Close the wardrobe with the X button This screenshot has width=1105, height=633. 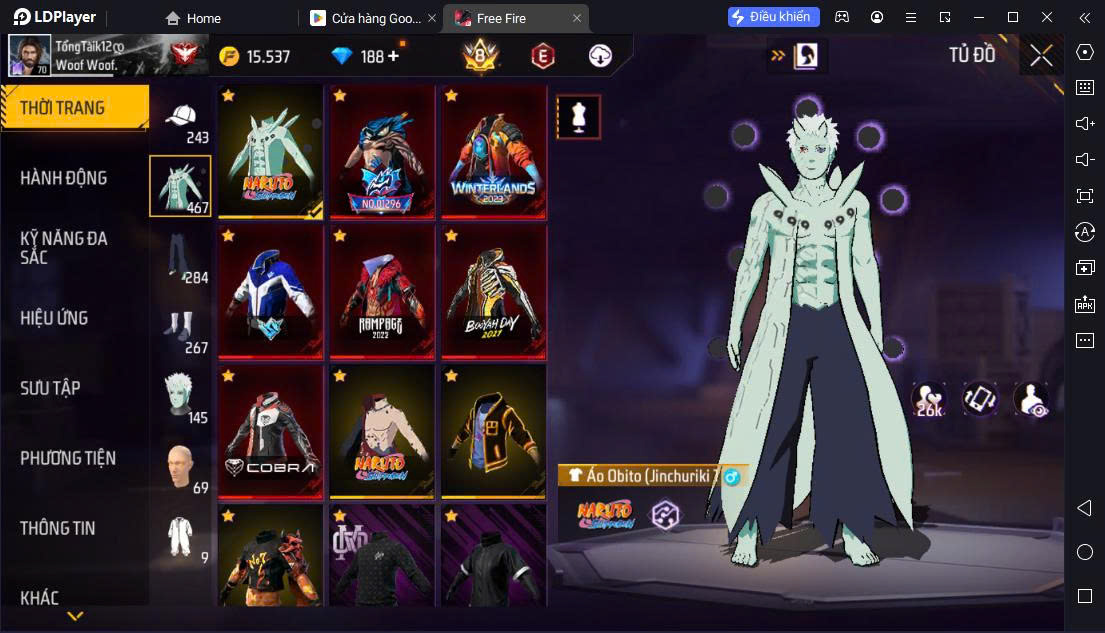click(x=1041, y=56)
